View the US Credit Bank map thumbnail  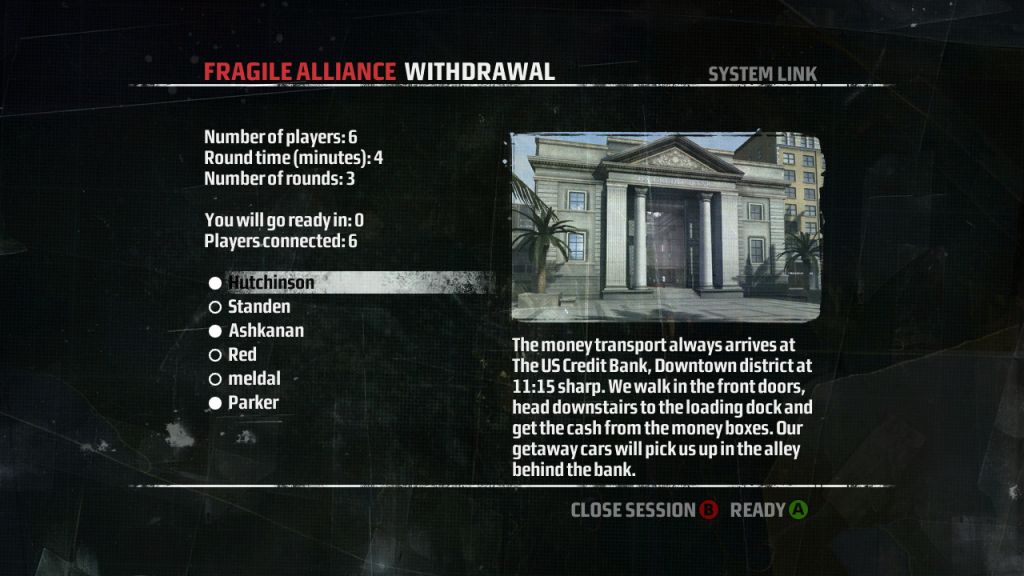coord(666,227)
